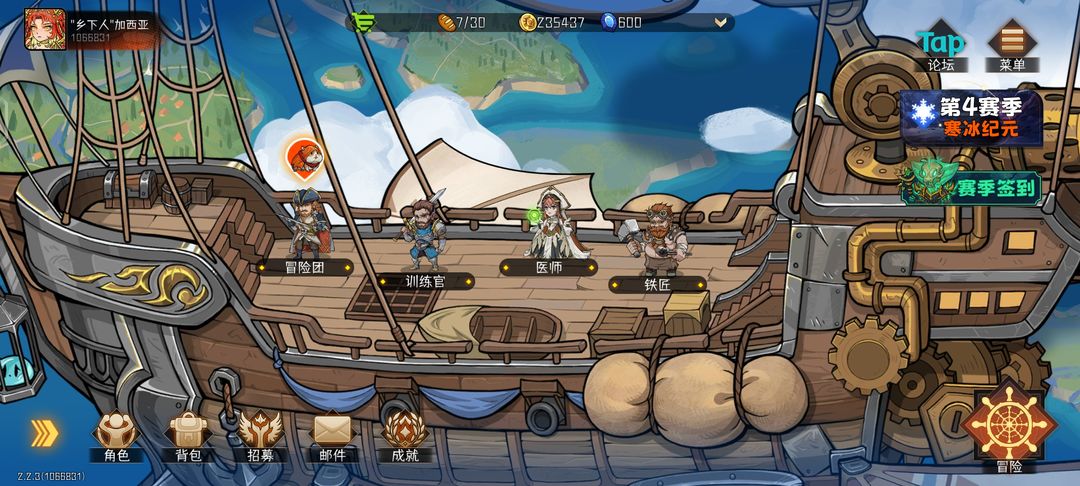Open the Tap 论坛 forum
This screenshot has height=486, width=1080.
tap(941, 46)
